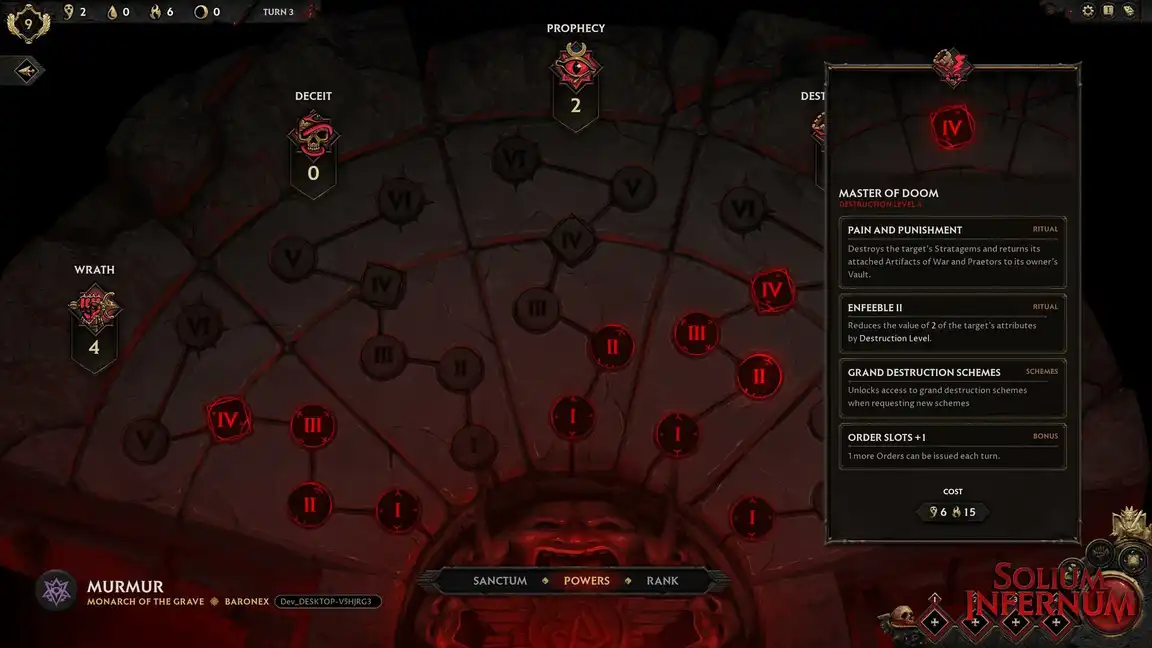Click the laurel crest showing 9
The width and height of the screenshot is (1152, 648).
click(26, 22)
